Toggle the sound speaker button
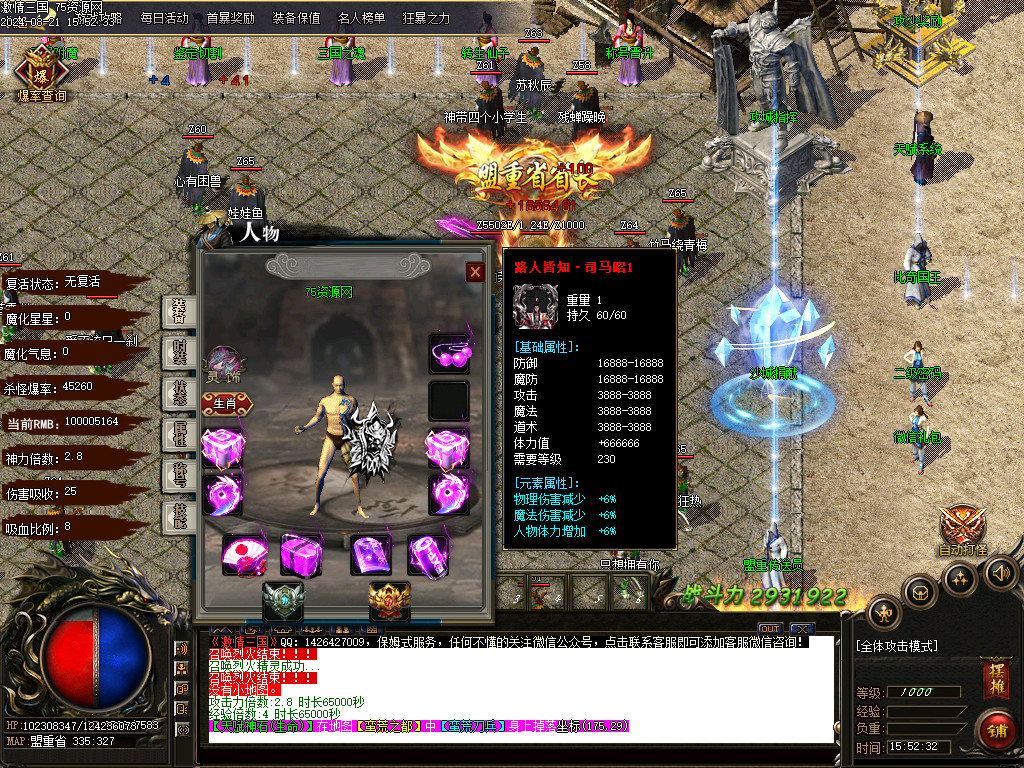 pyautogui.click(x=1001, y=573)
